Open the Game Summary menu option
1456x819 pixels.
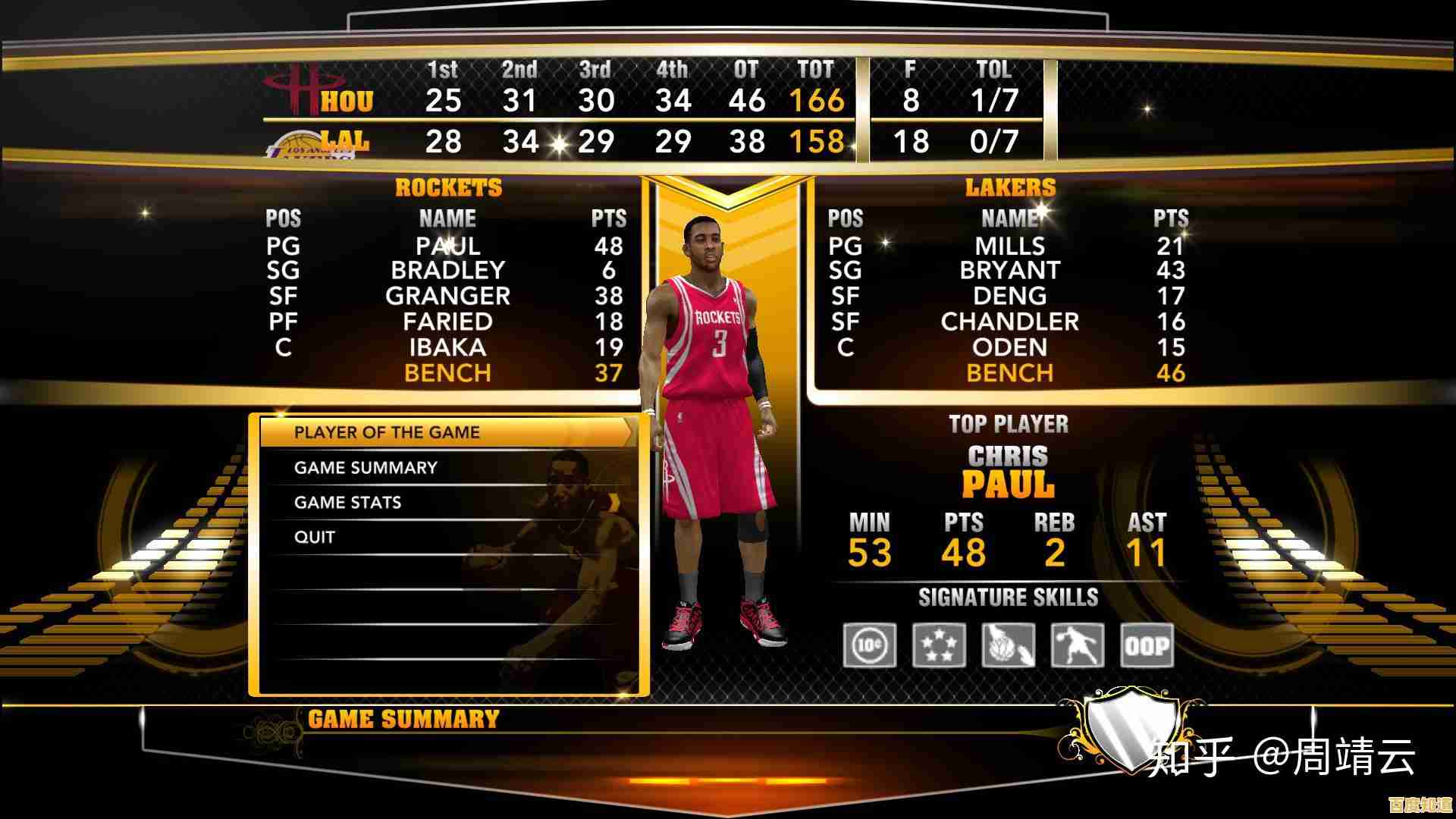pos(365,468)
